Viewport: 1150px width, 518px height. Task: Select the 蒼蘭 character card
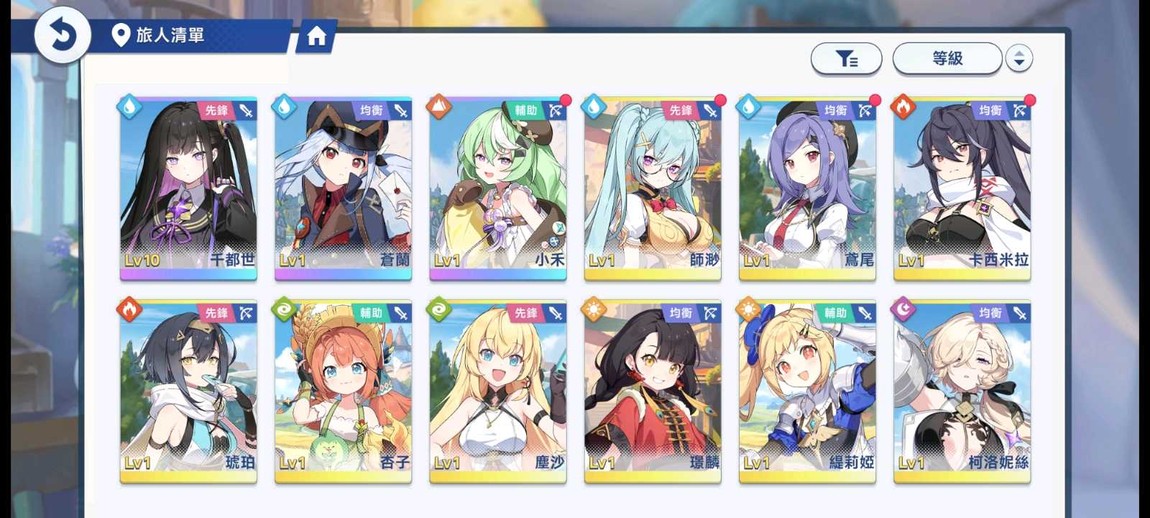[x=343, y=188]
